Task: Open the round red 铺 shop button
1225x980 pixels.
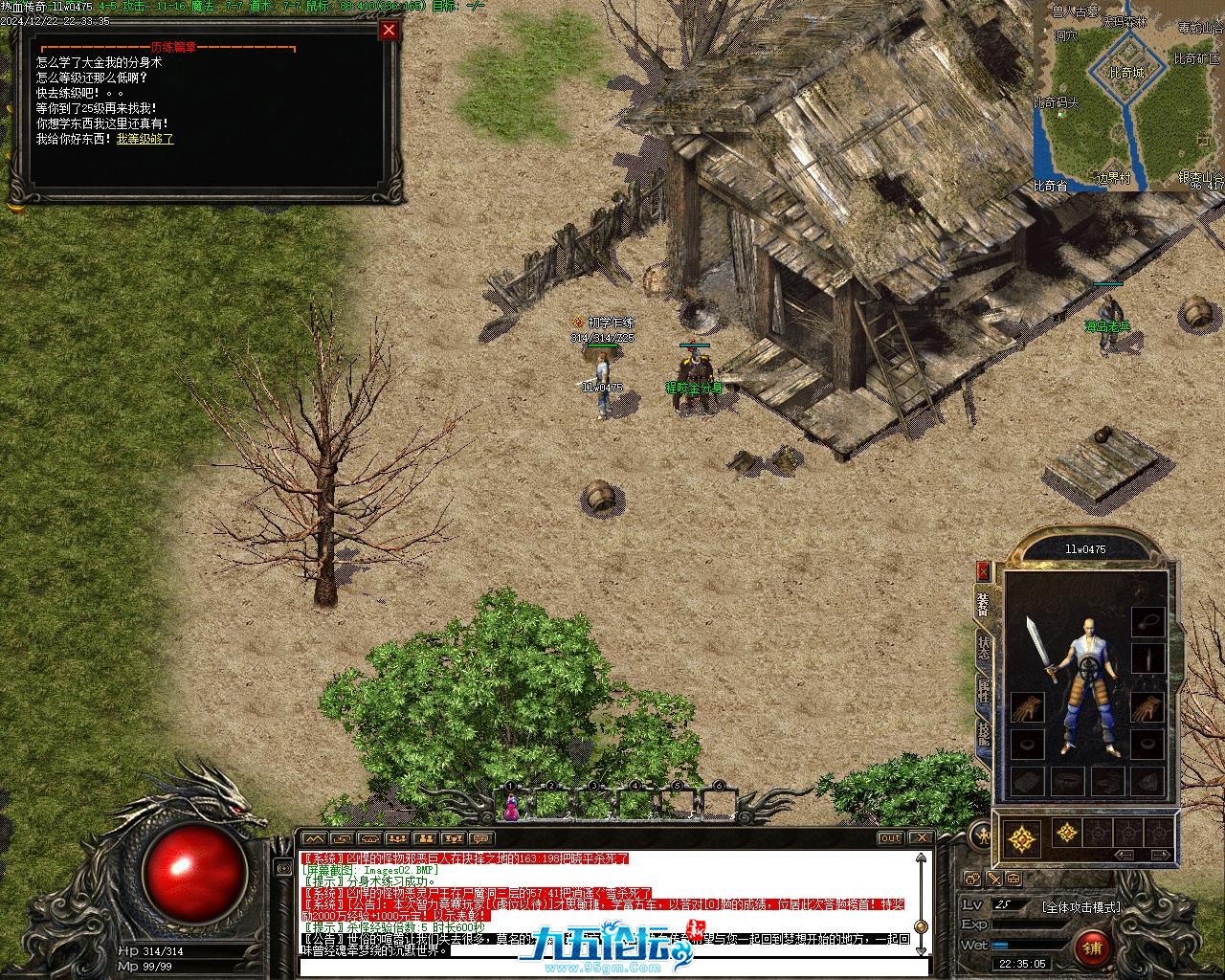Action: pyautogui.click(x=1092, y=947)
